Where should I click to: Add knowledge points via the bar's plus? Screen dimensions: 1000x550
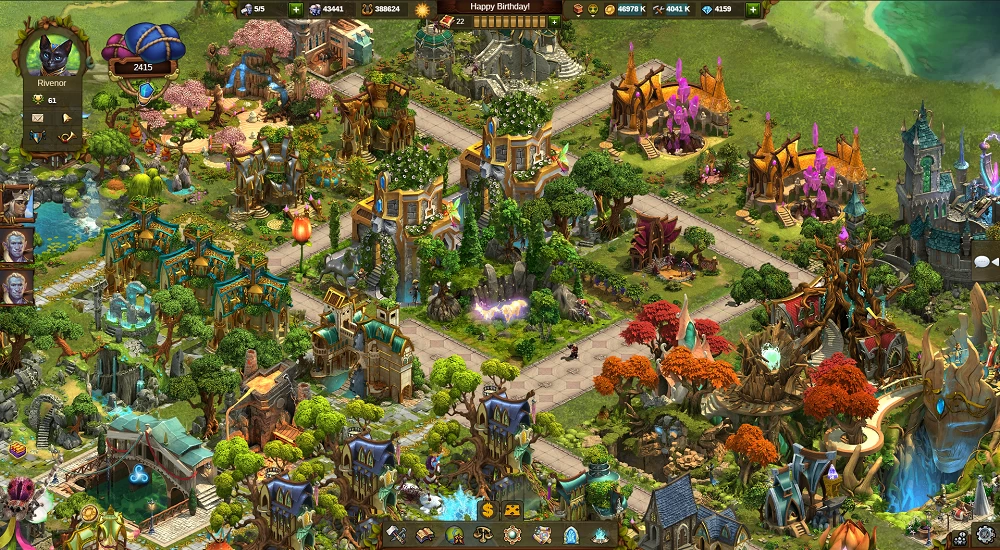click(554, 20)
